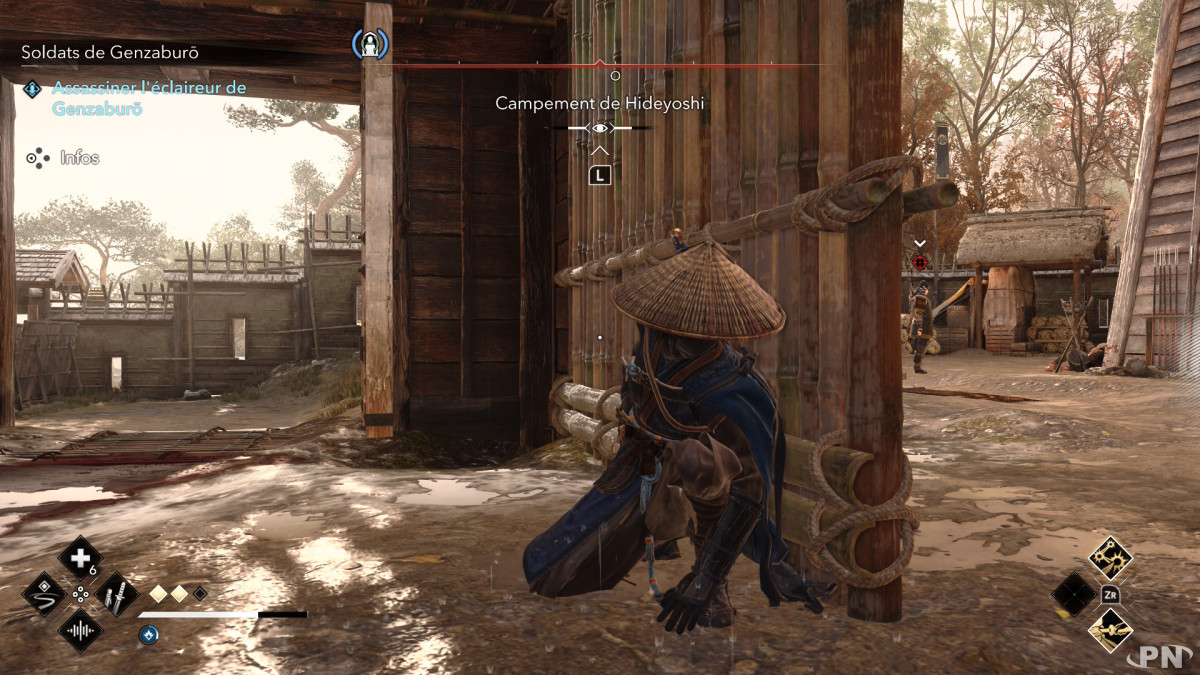Activate the gold spiked flail ability icon
The image size is (1200, 675).
coord(1110,558)
